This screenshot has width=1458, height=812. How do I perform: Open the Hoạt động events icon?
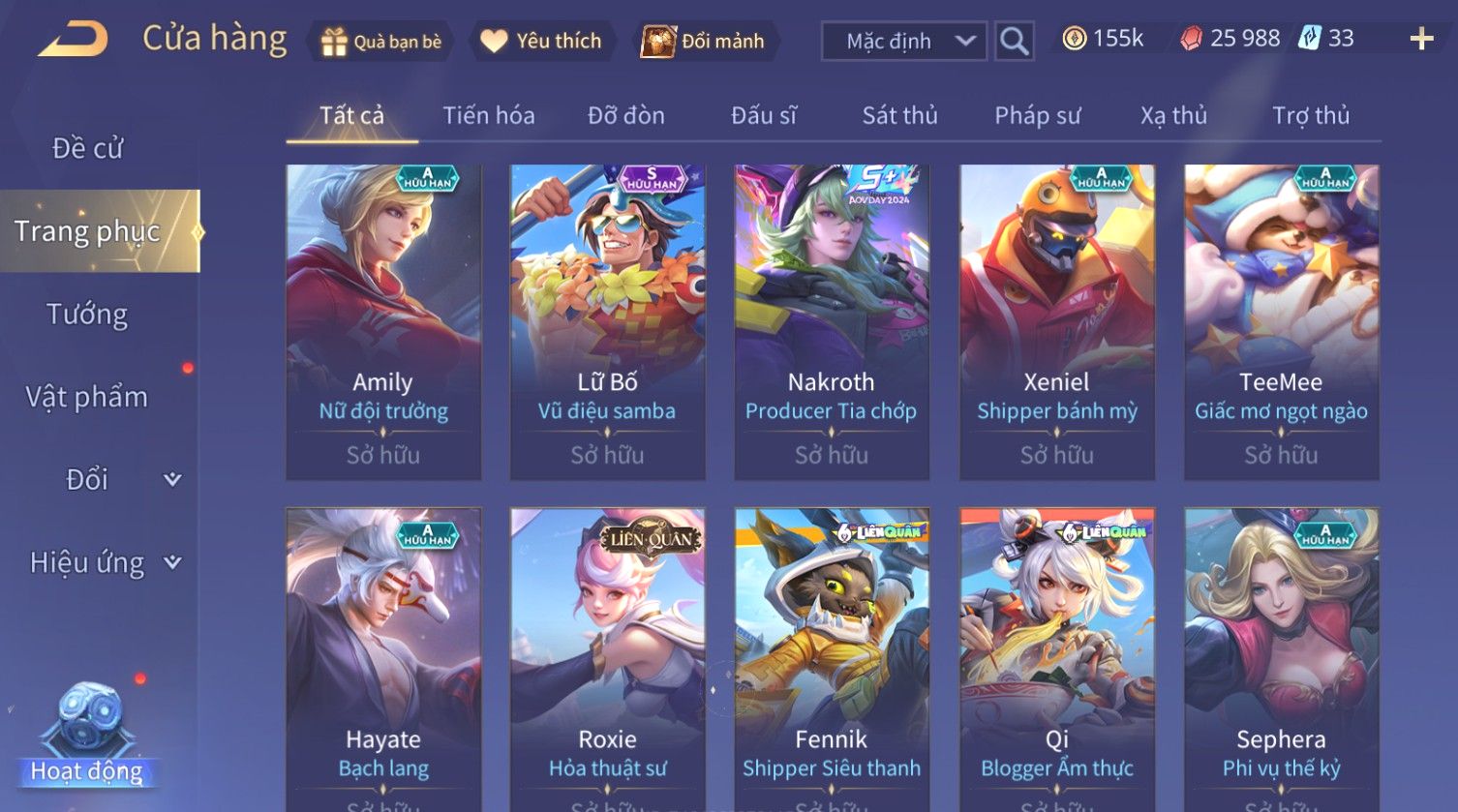click(x=87, y=736)
